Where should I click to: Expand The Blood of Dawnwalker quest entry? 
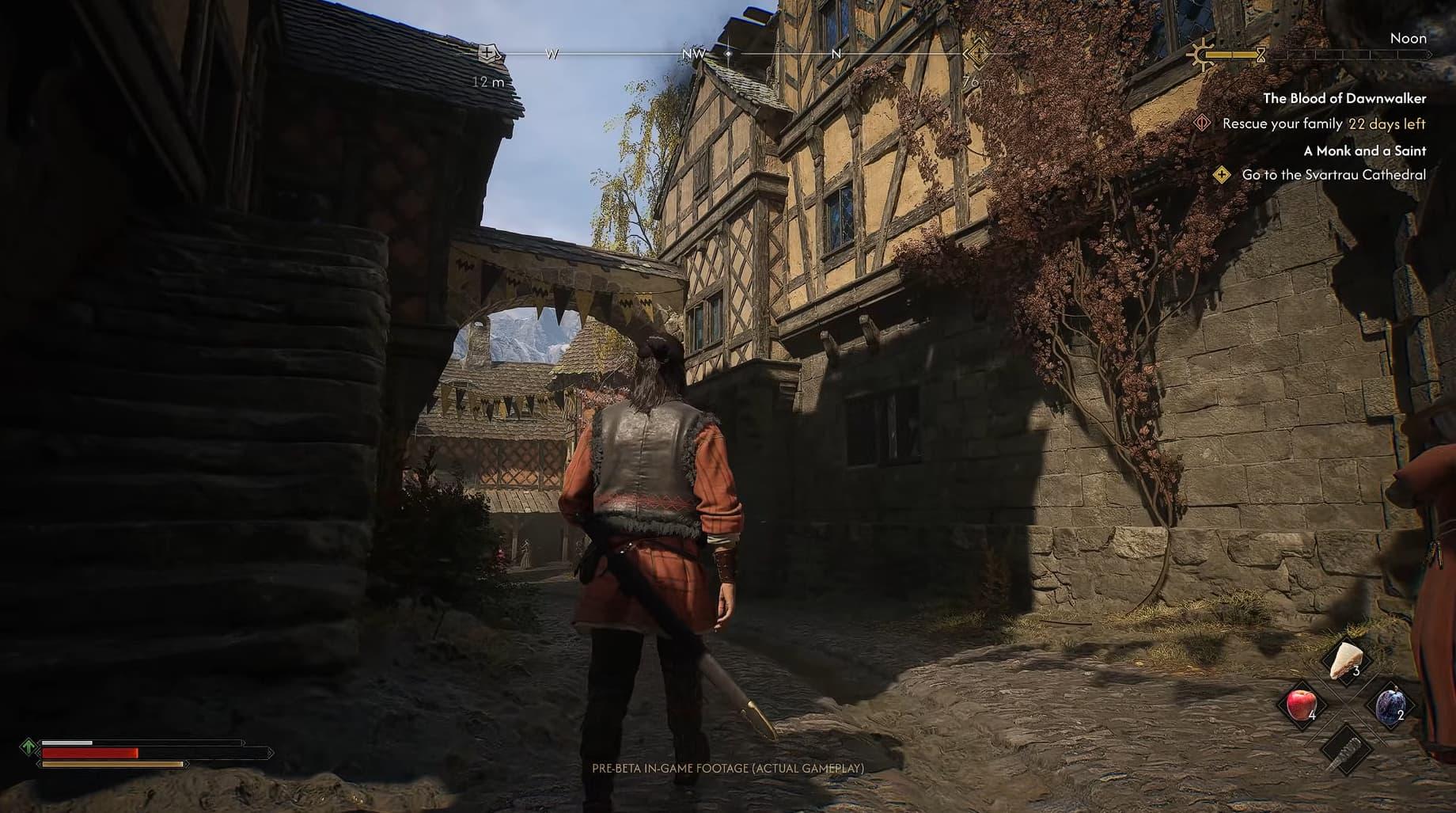(x=1346, y=99)
